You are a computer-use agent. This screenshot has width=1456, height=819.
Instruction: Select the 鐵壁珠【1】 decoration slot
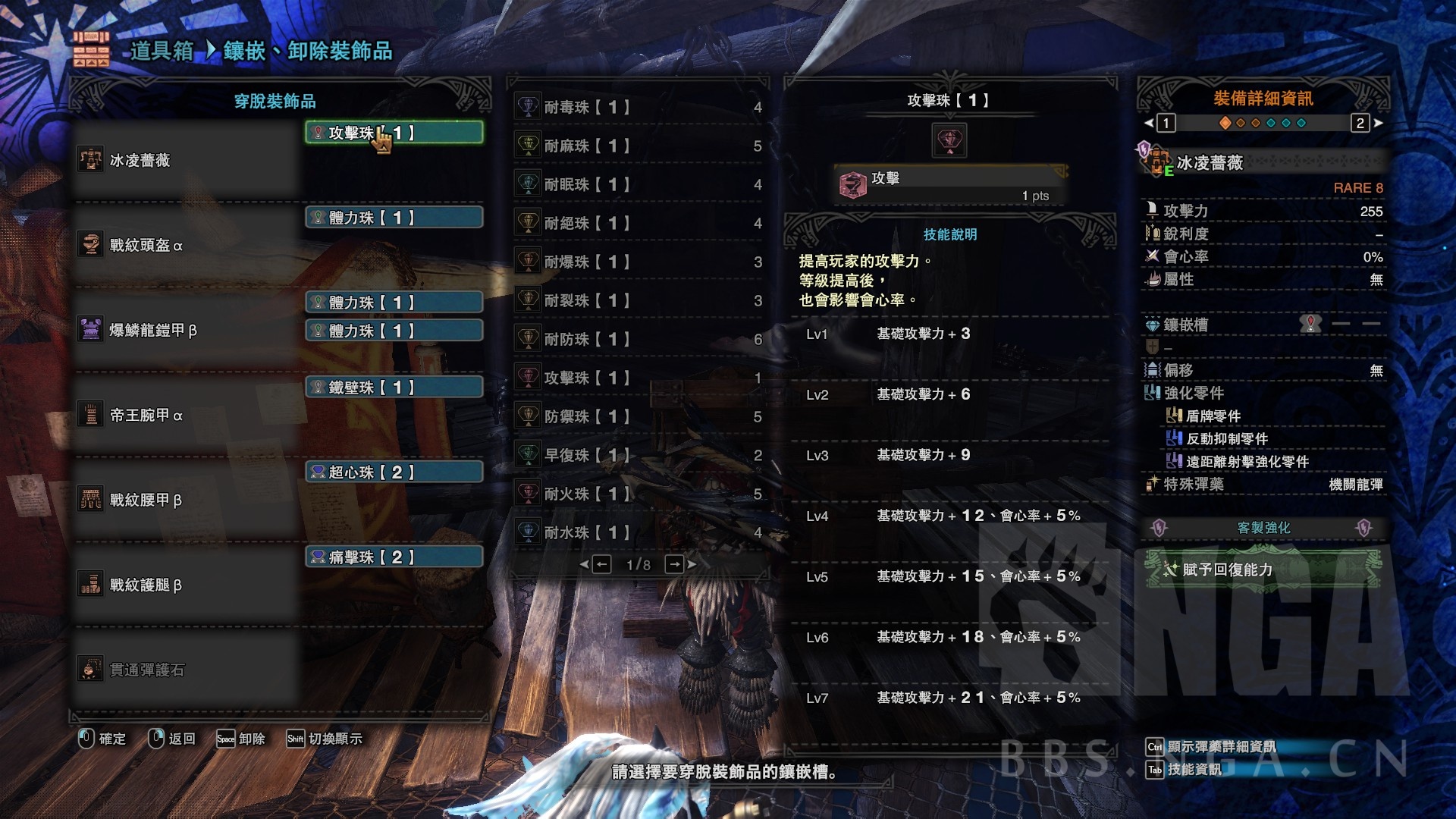(x=394, y=388)
